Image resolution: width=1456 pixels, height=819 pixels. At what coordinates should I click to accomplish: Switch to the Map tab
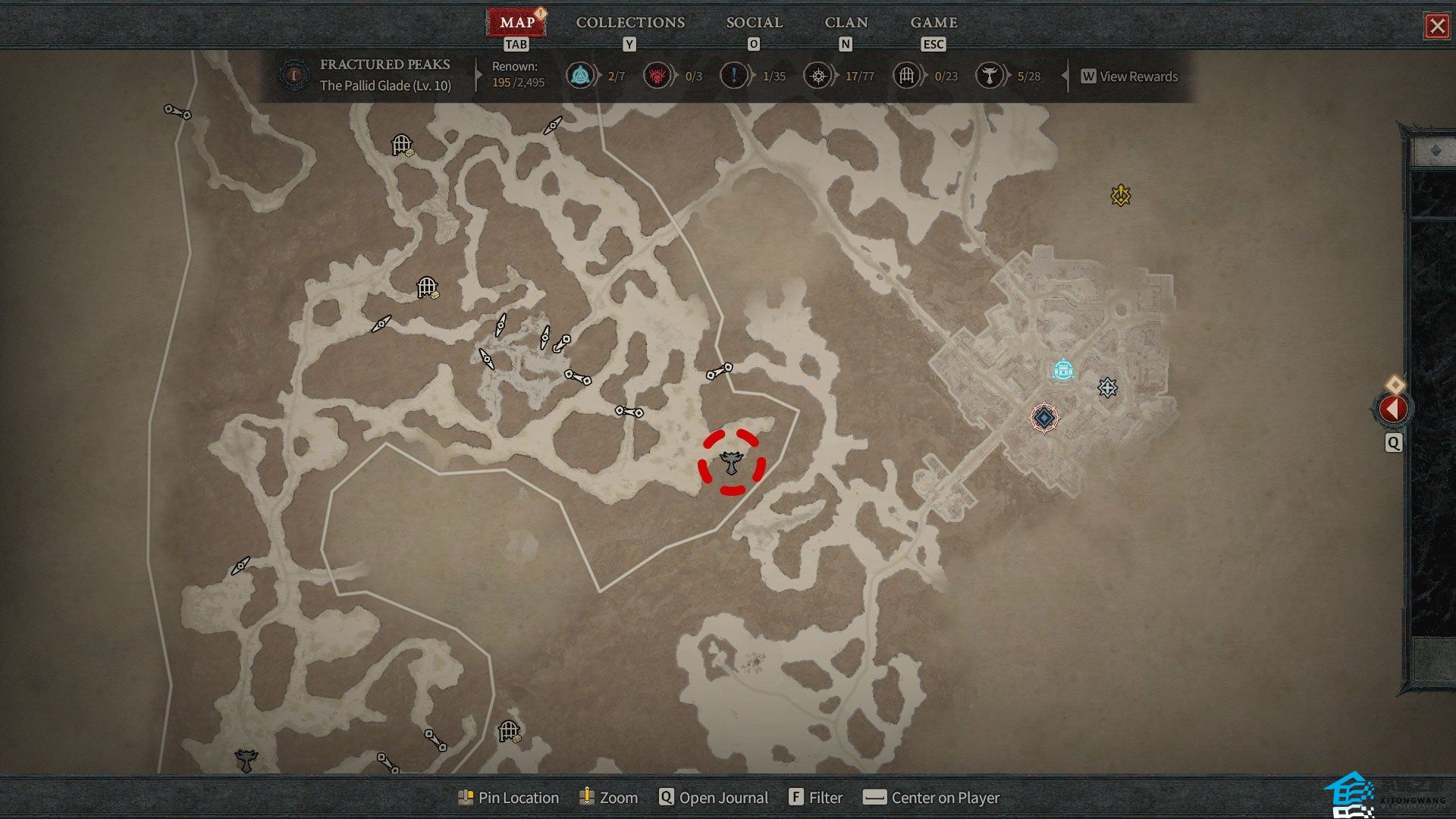(x=516, y=23)
